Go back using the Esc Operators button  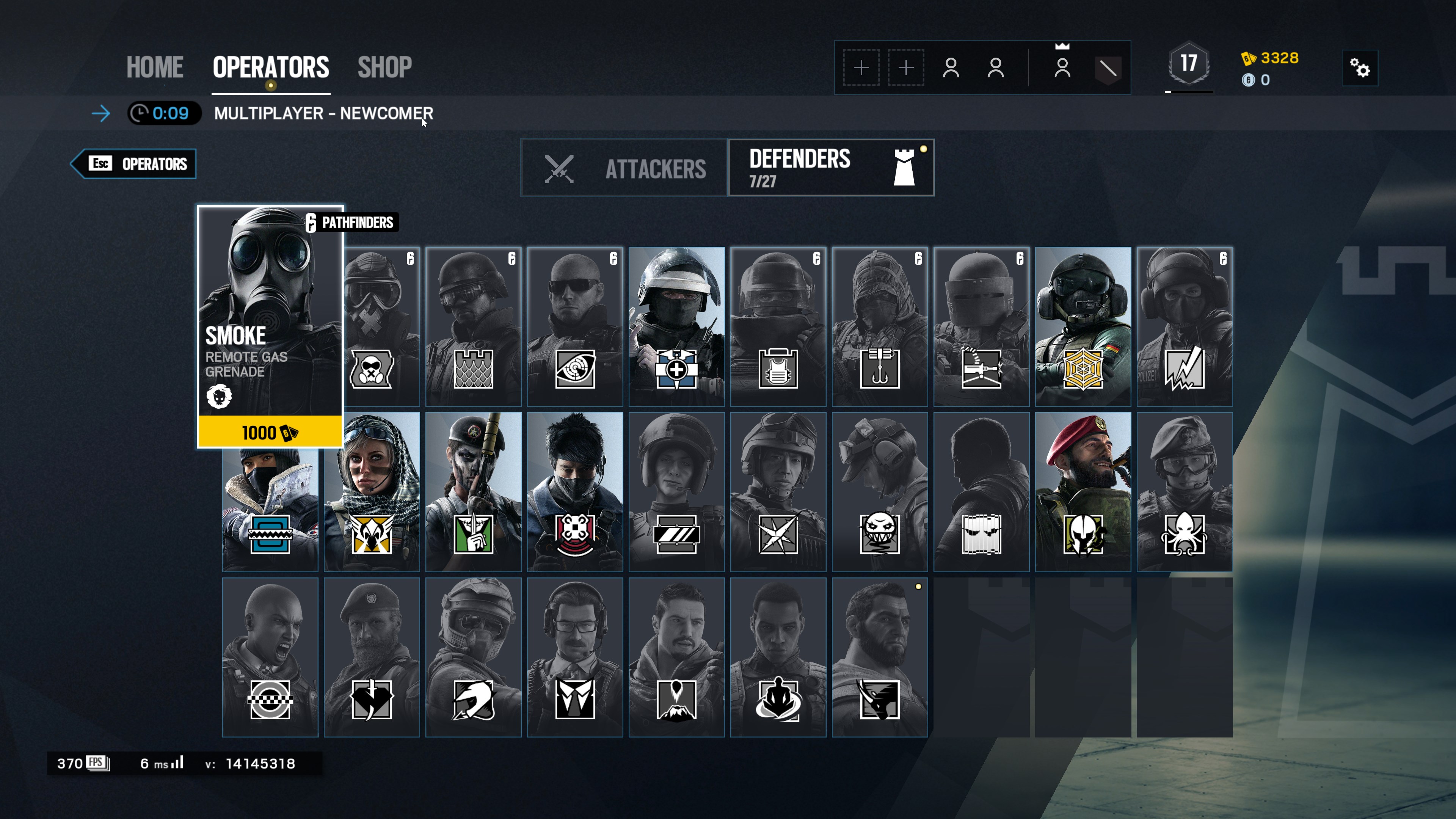[134, 164]
